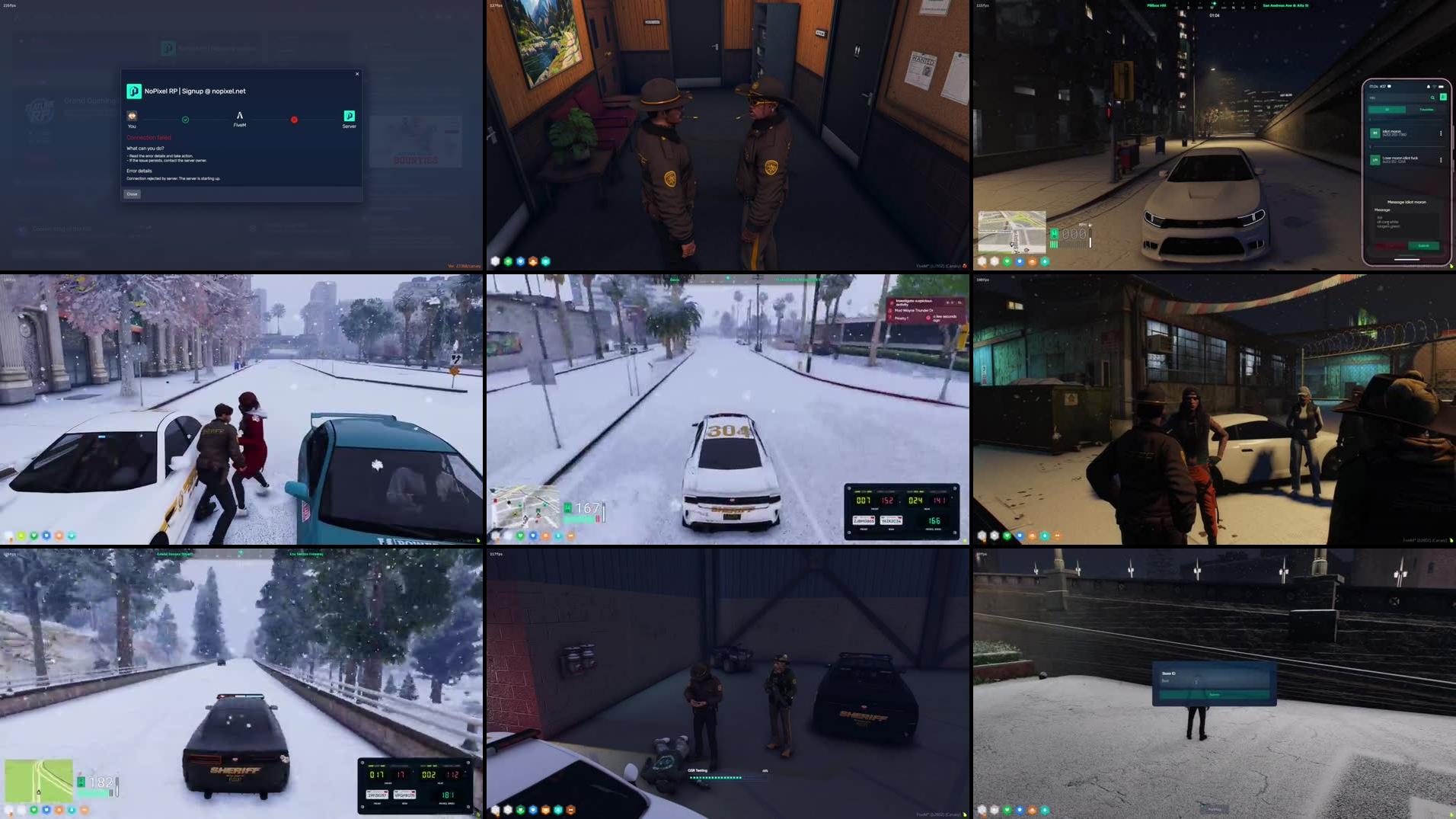1456x819 pixels.
Task: Select the All contacts tab
Action: pyautogui.click(x=1387, y=110)
